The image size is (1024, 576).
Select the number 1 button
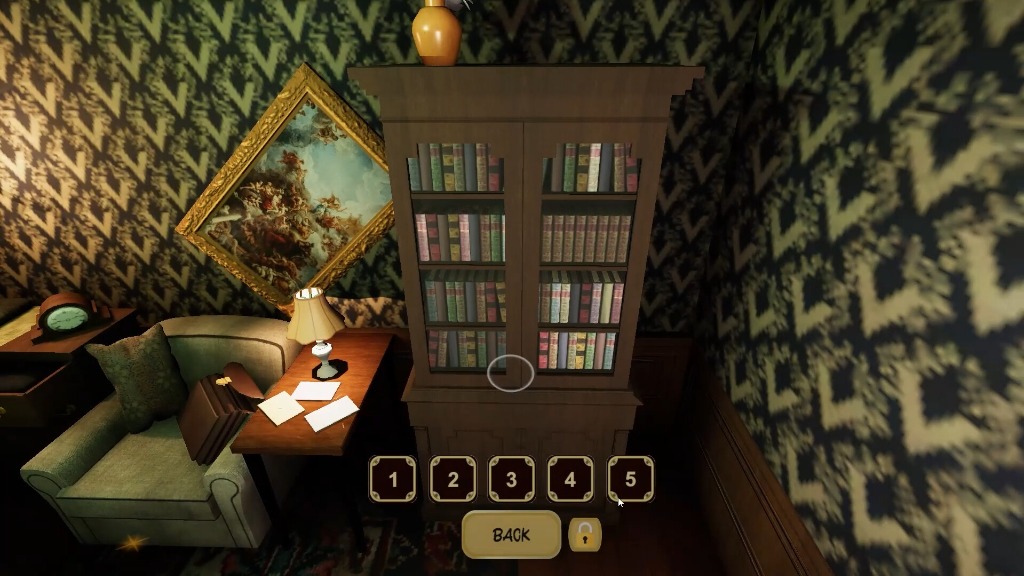[x=393, y=479]
